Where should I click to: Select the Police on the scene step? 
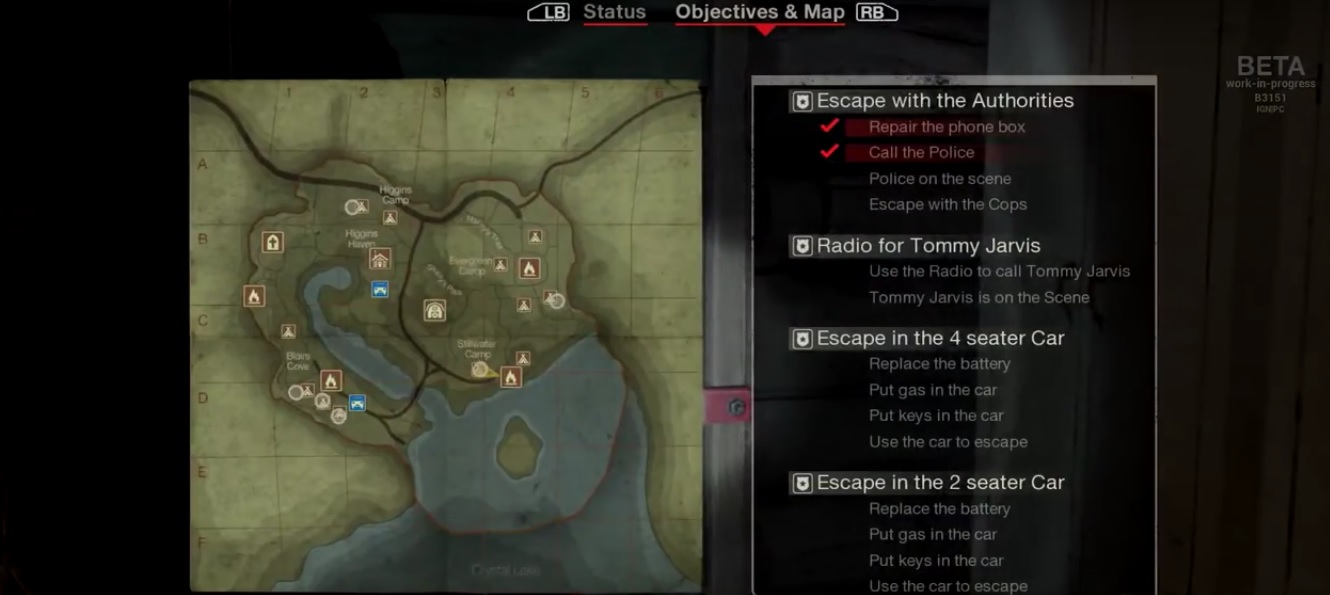(939, 179)
